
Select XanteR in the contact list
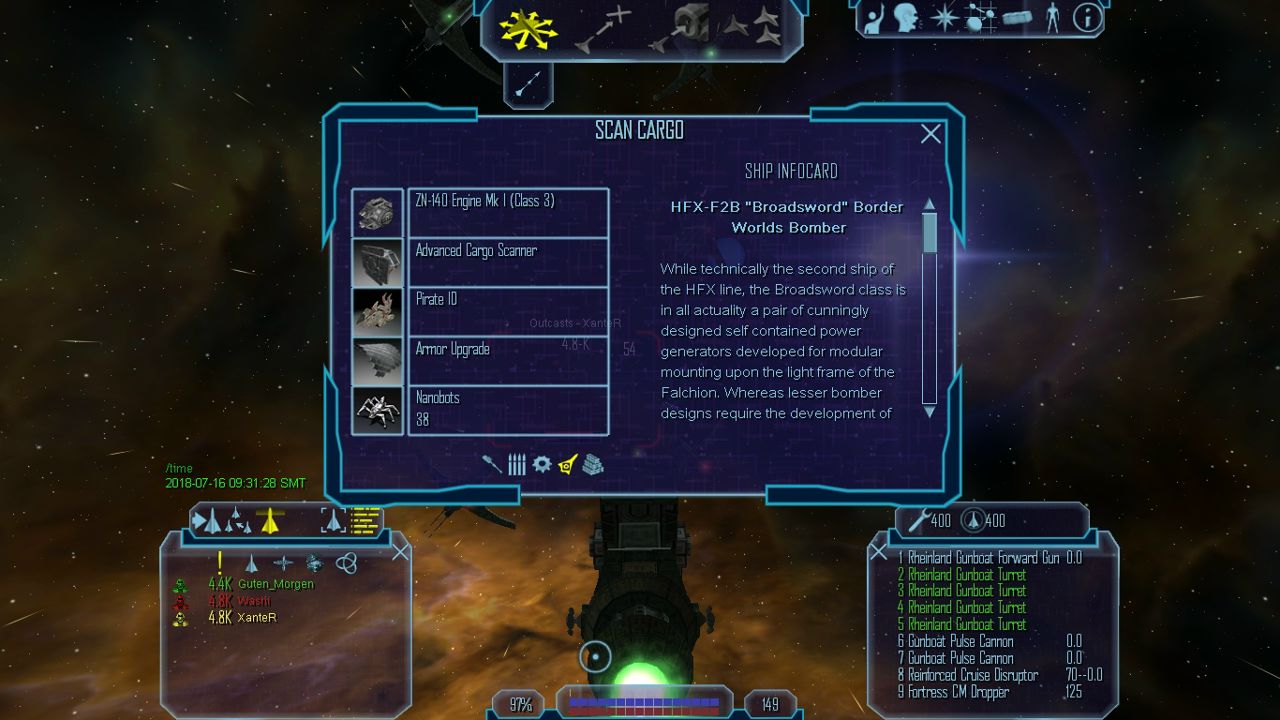click(x=257, y=618)
